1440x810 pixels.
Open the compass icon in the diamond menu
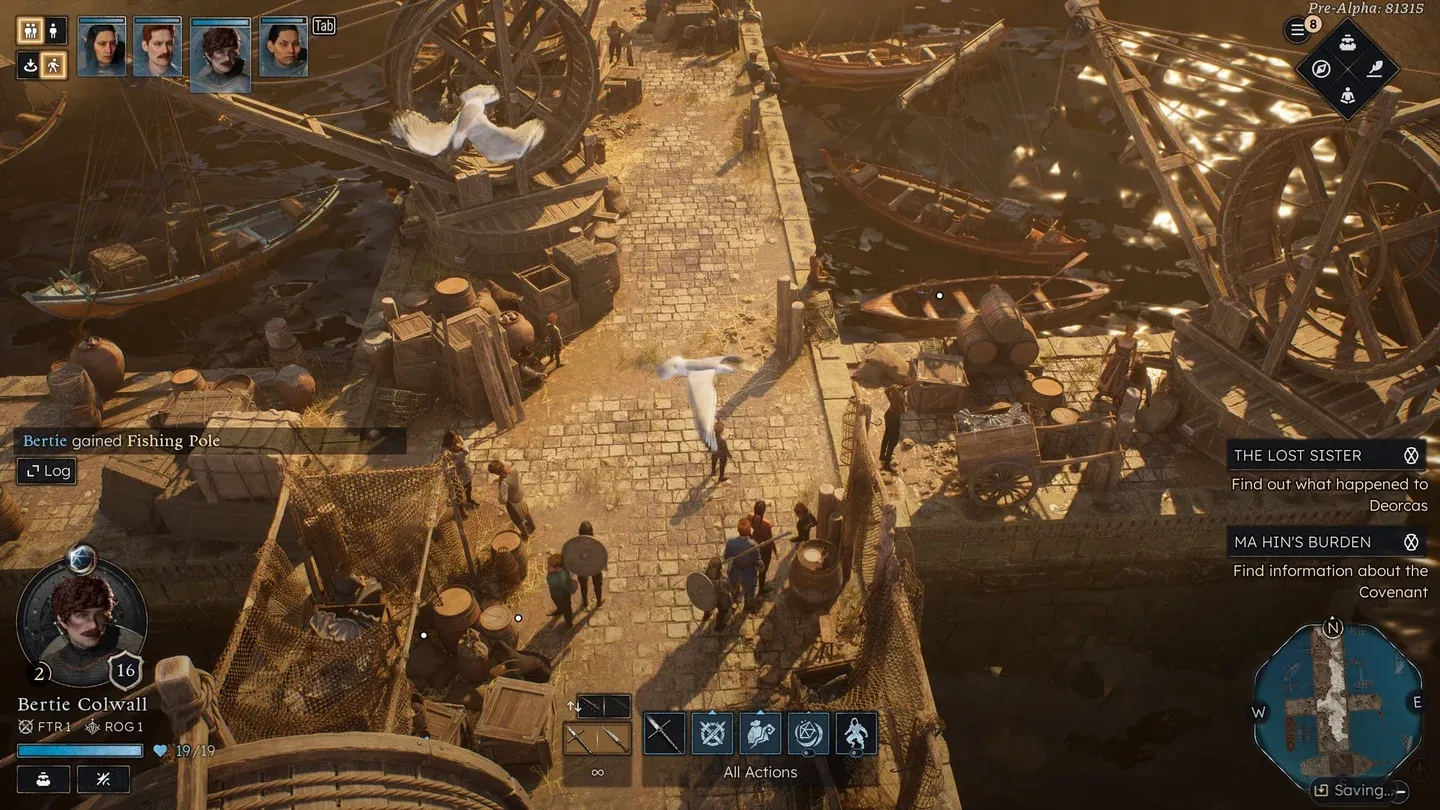click(x=1322, y=68)
